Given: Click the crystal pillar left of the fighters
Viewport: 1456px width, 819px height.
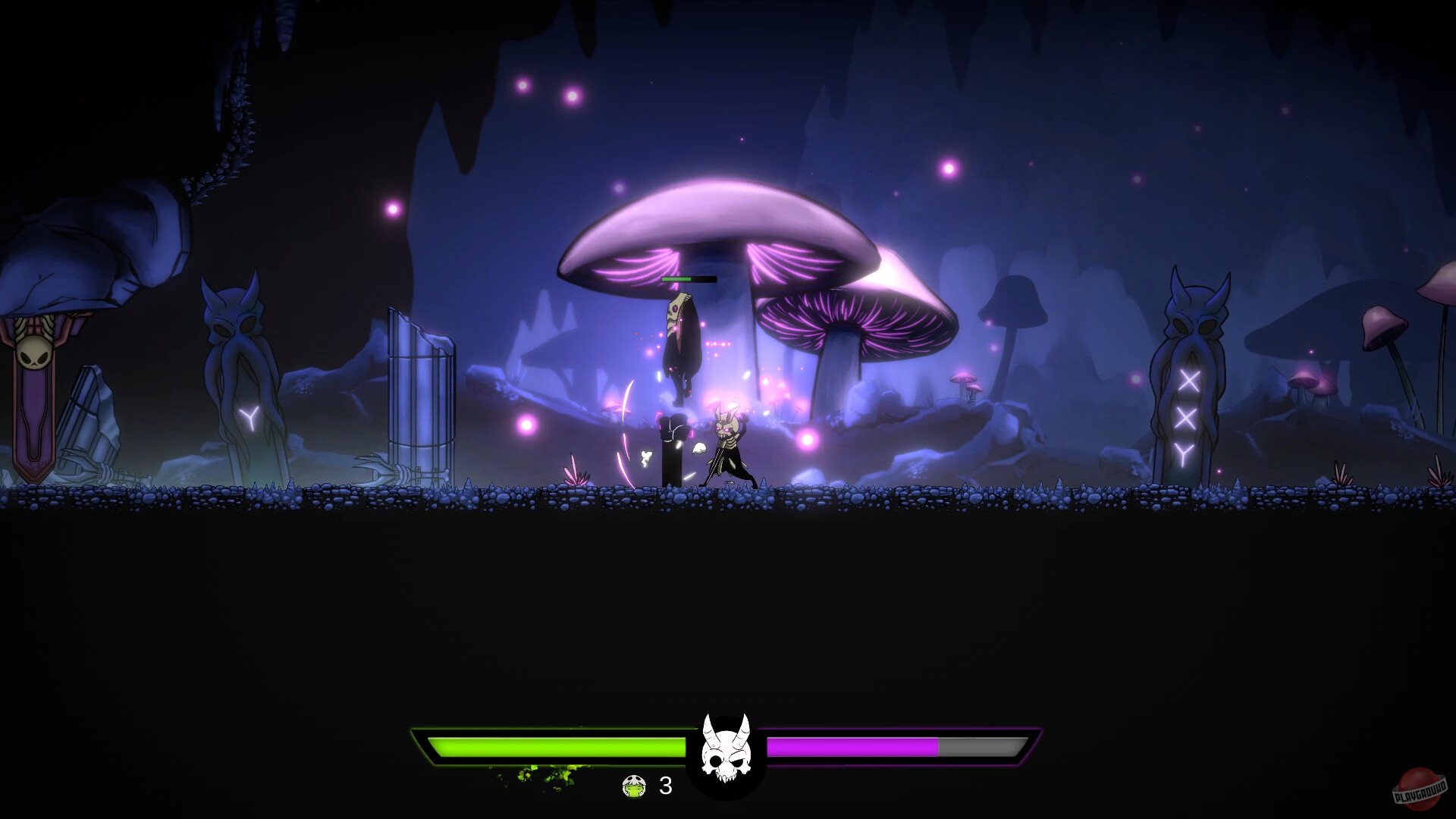Looking at the screenshot, I should [x=419, y=394].
